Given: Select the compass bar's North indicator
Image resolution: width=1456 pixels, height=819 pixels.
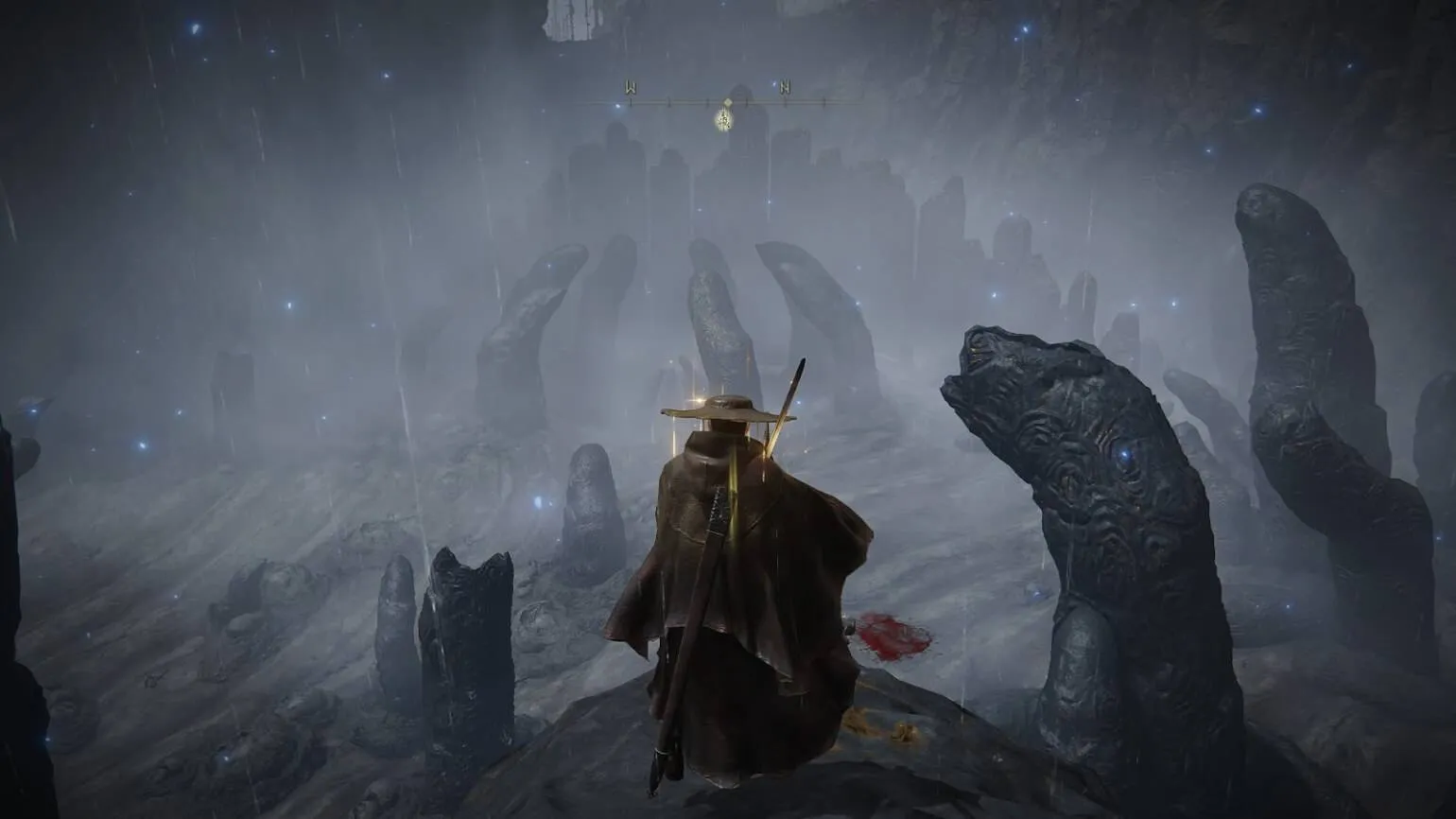Looking at the screenshot, I should coord(785,88).
